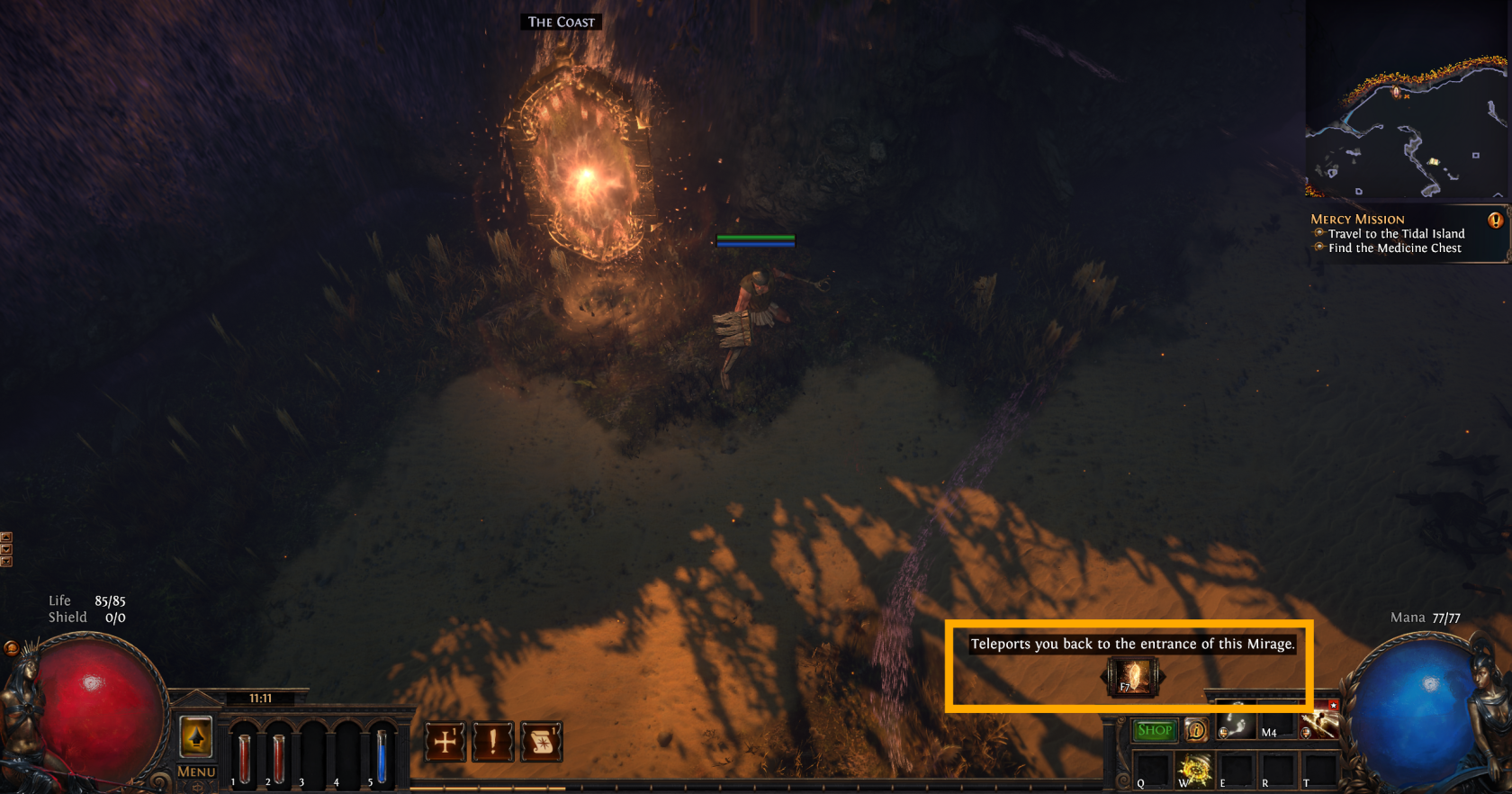Open the scroll notification icon
Screen dimensions: 1512x794
[x=541, y=742]
